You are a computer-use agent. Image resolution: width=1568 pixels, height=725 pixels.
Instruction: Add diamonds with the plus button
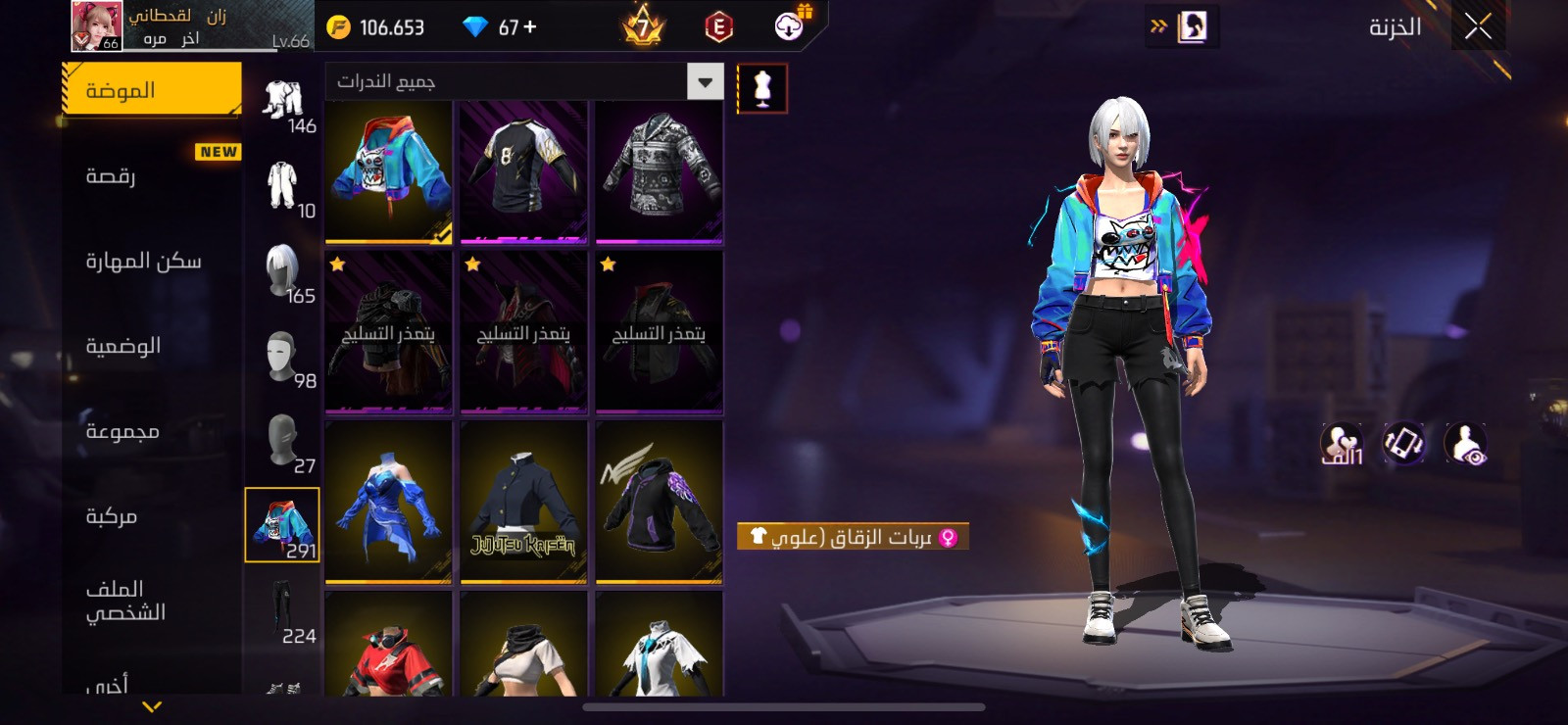tap(530, 27)
